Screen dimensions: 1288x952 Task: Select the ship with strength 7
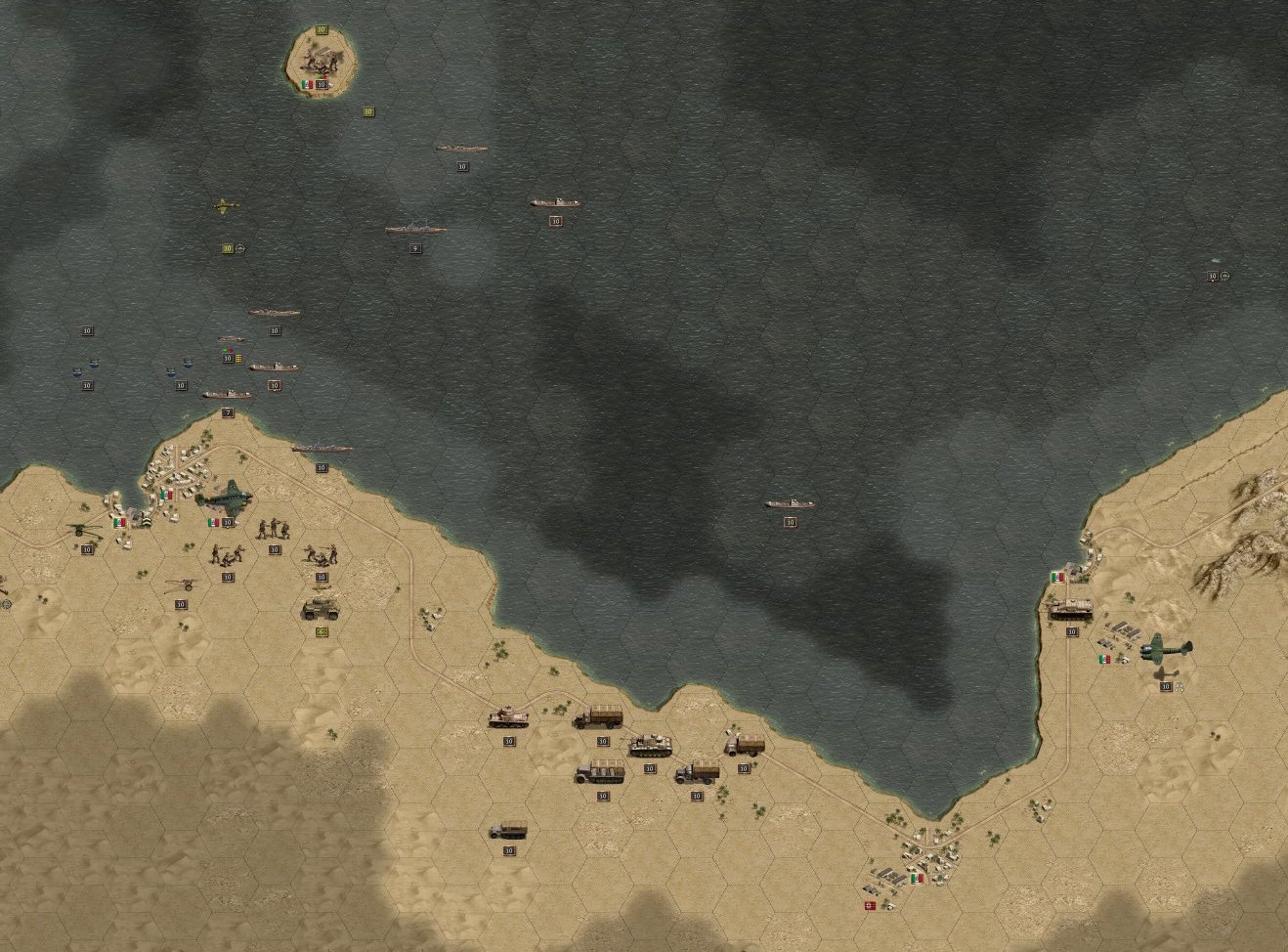[227, 395]
